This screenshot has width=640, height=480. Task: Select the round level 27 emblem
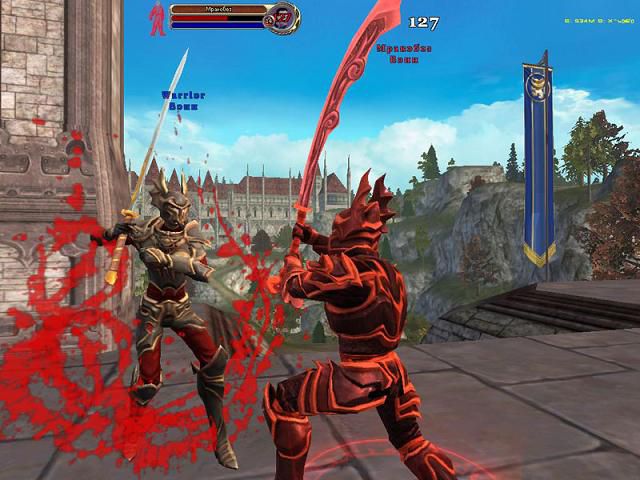(x=284, y=17)
